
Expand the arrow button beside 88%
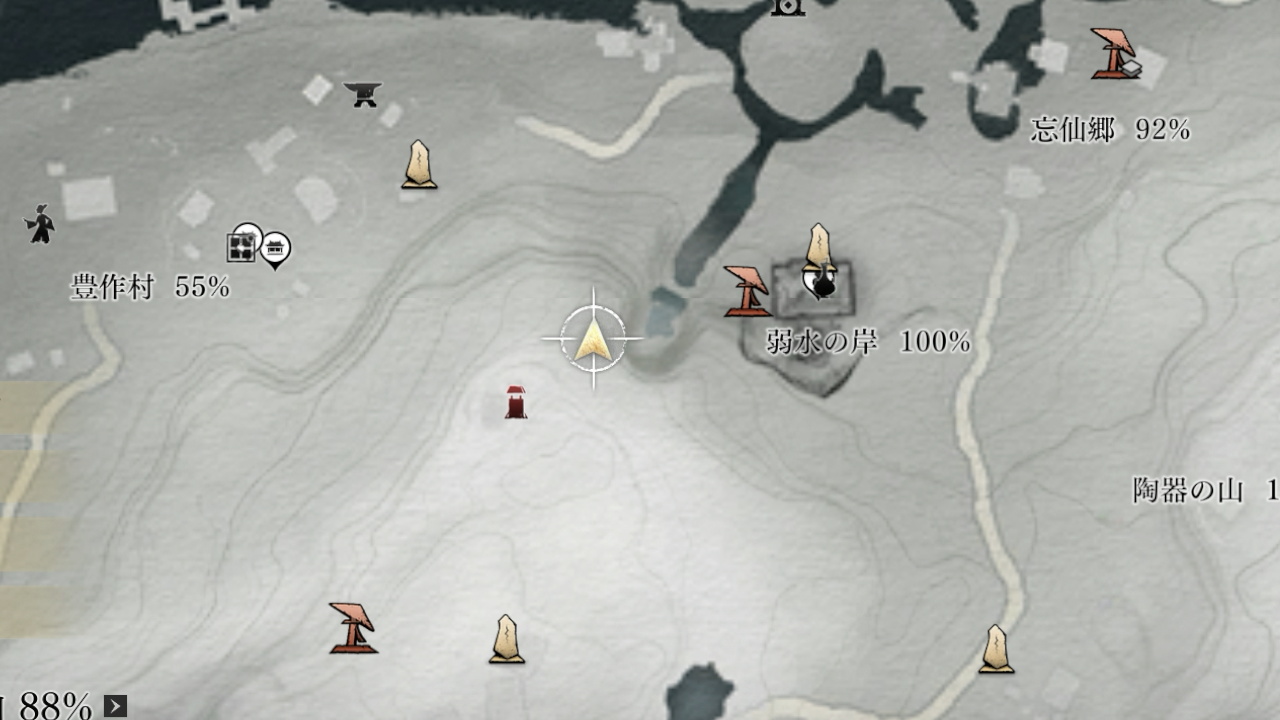point(116,706)
